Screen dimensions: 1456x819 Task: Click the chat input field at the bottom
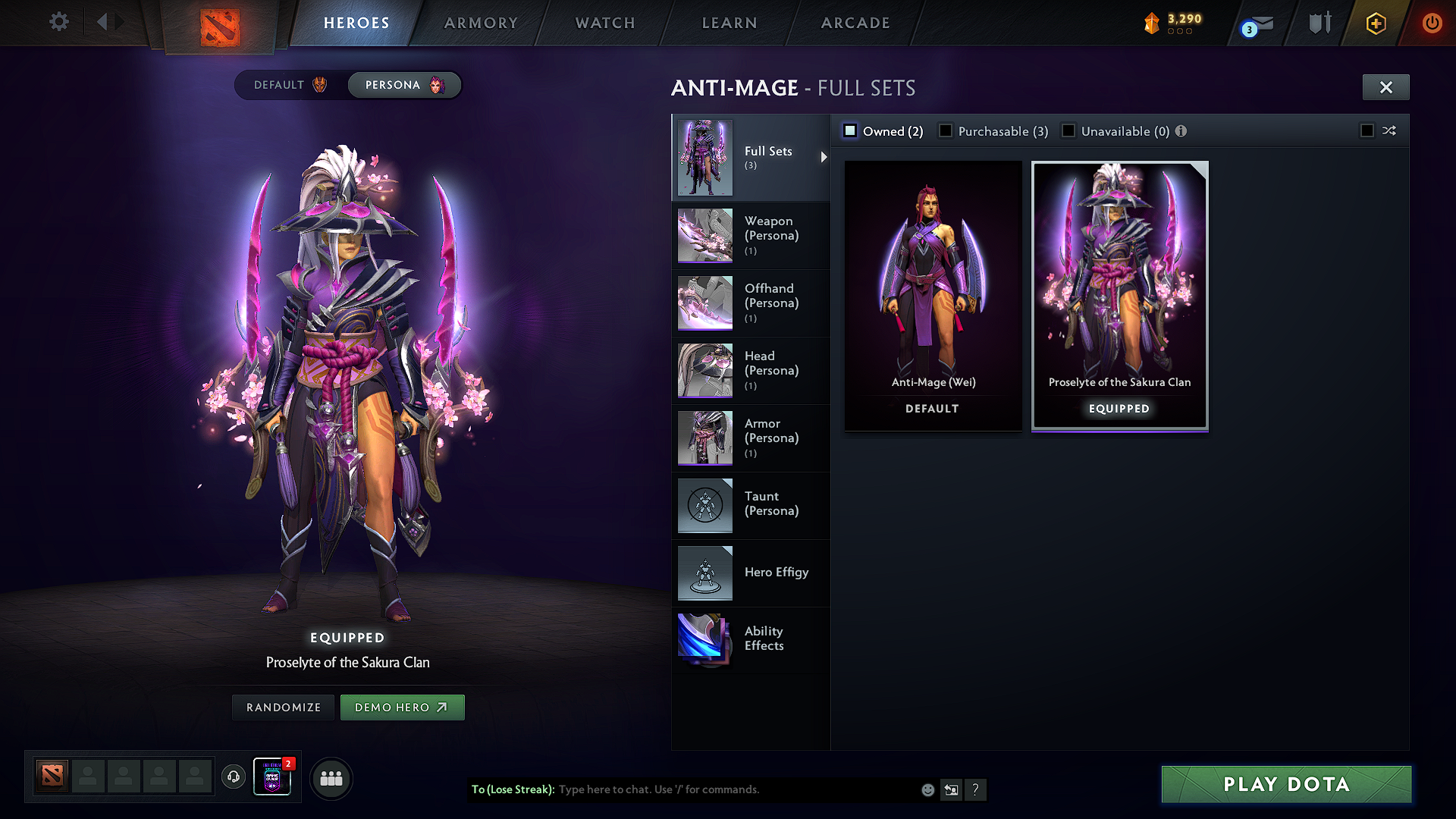(x=720, y=789)
